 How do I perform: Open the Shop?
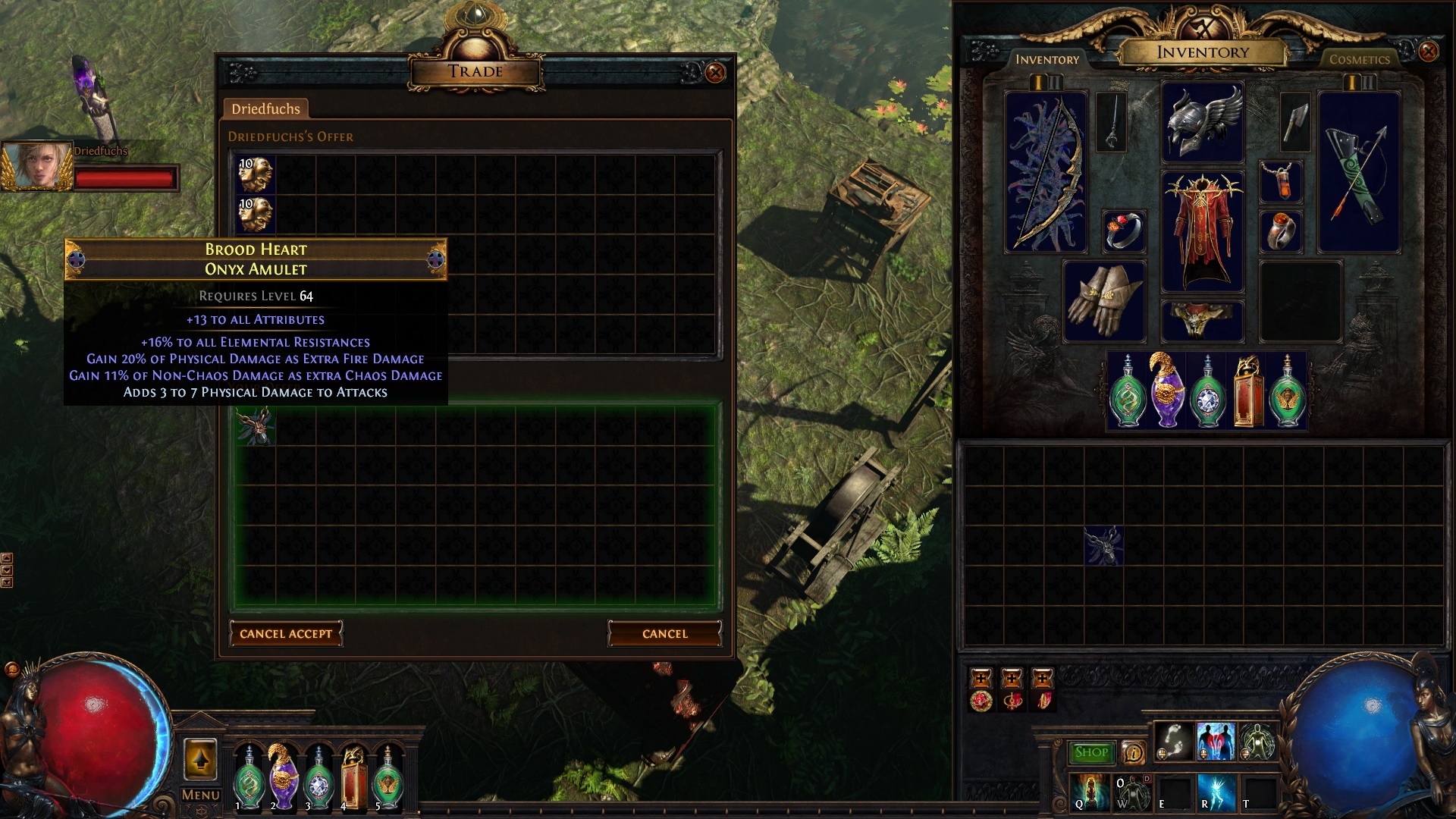pyautogui.click(x=1091, y=752)
